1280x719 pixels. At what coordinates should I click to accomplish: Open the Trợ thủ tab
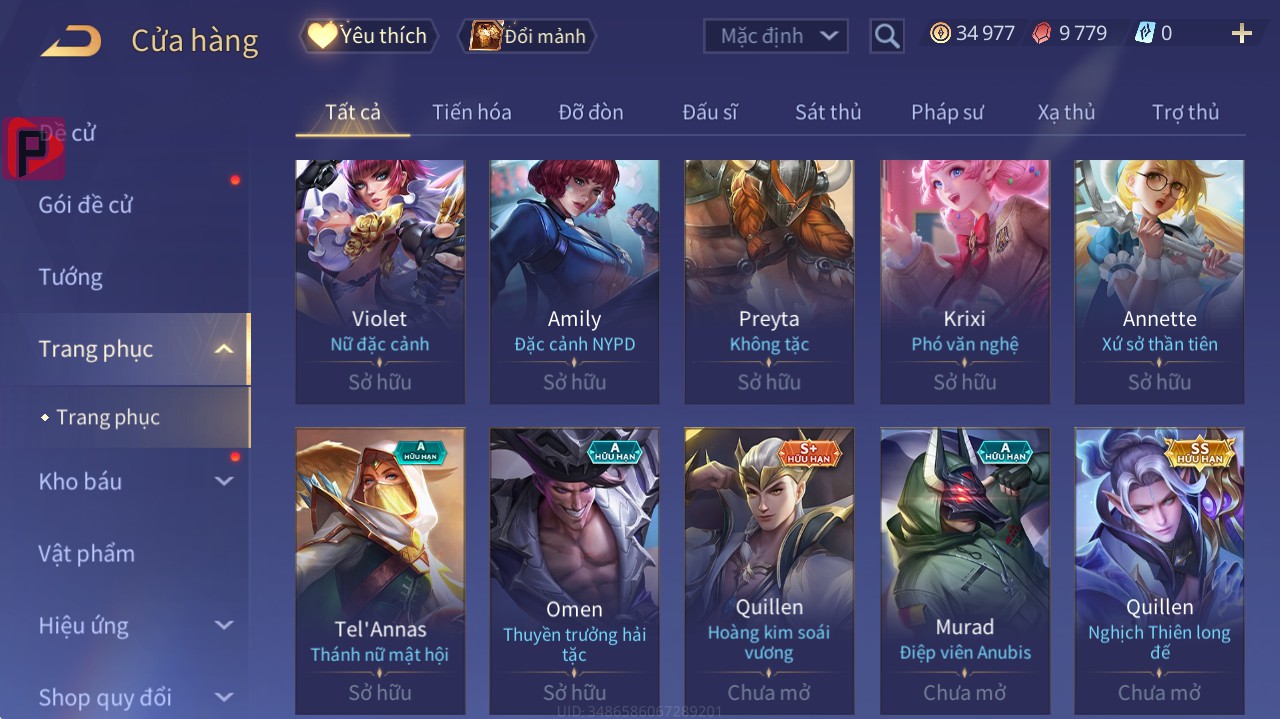point(1185,112)
